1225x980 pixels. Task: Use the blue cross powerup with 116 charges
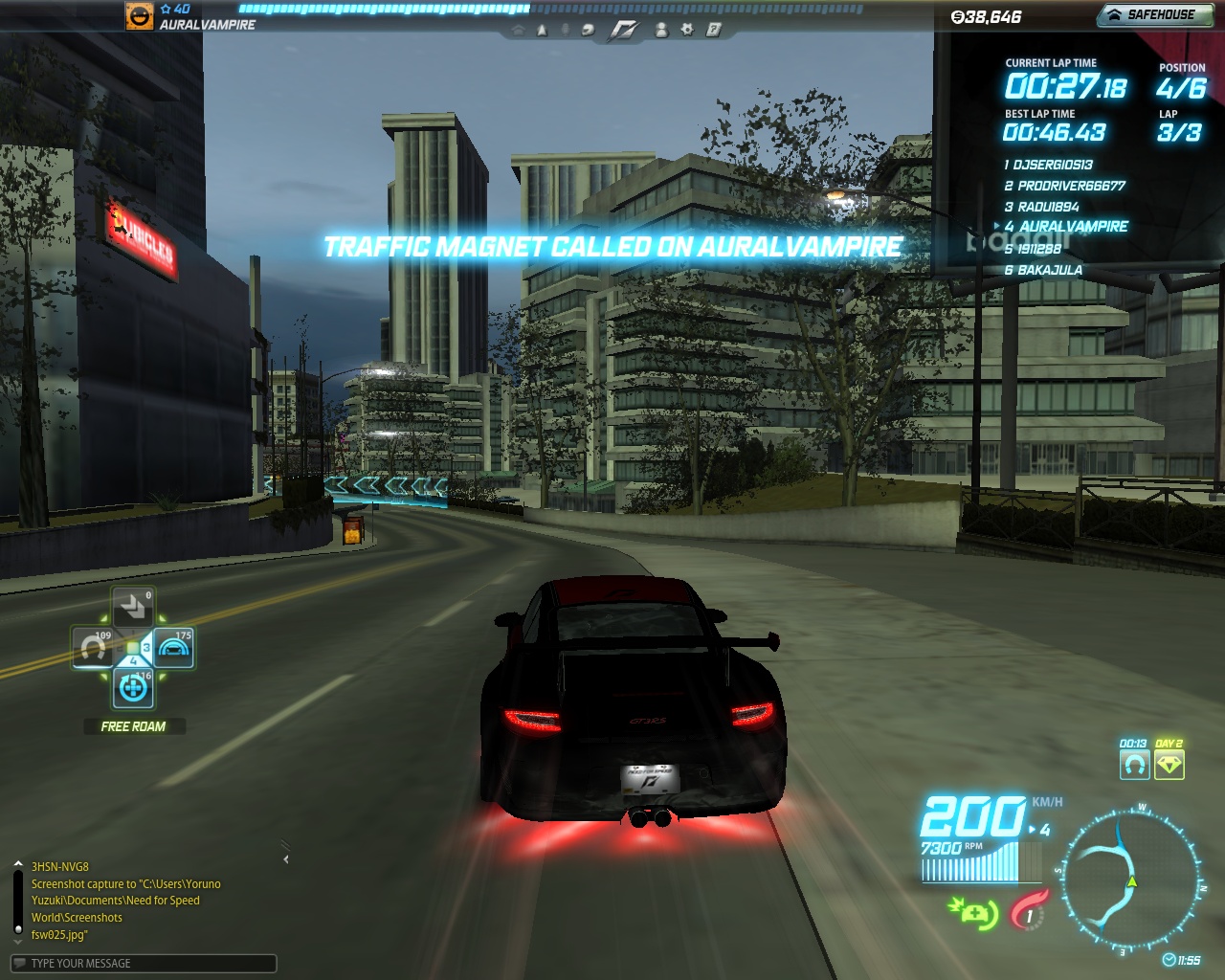134,687
